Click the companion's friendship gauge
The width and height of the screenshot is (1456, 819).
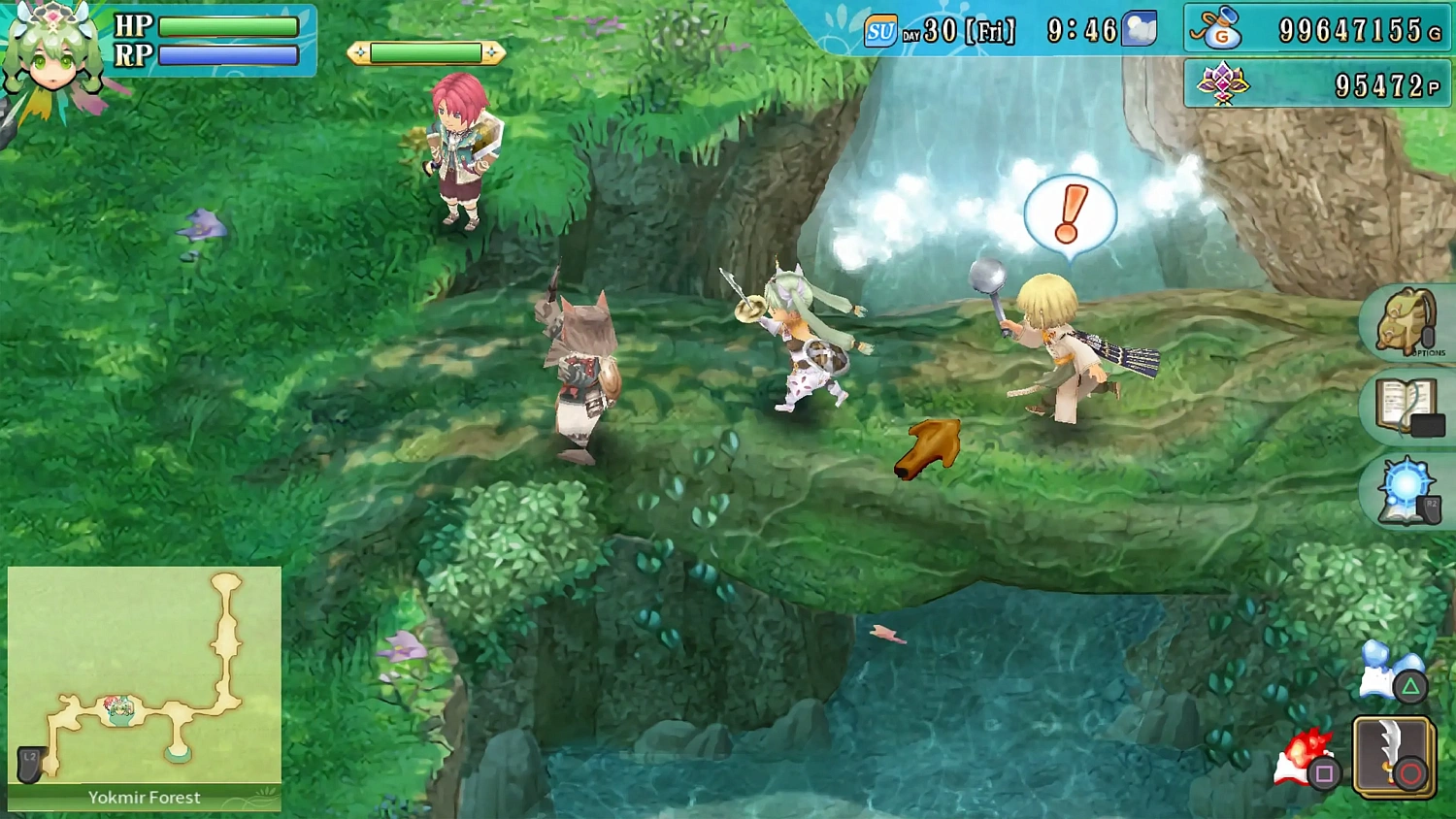point(427,53)
